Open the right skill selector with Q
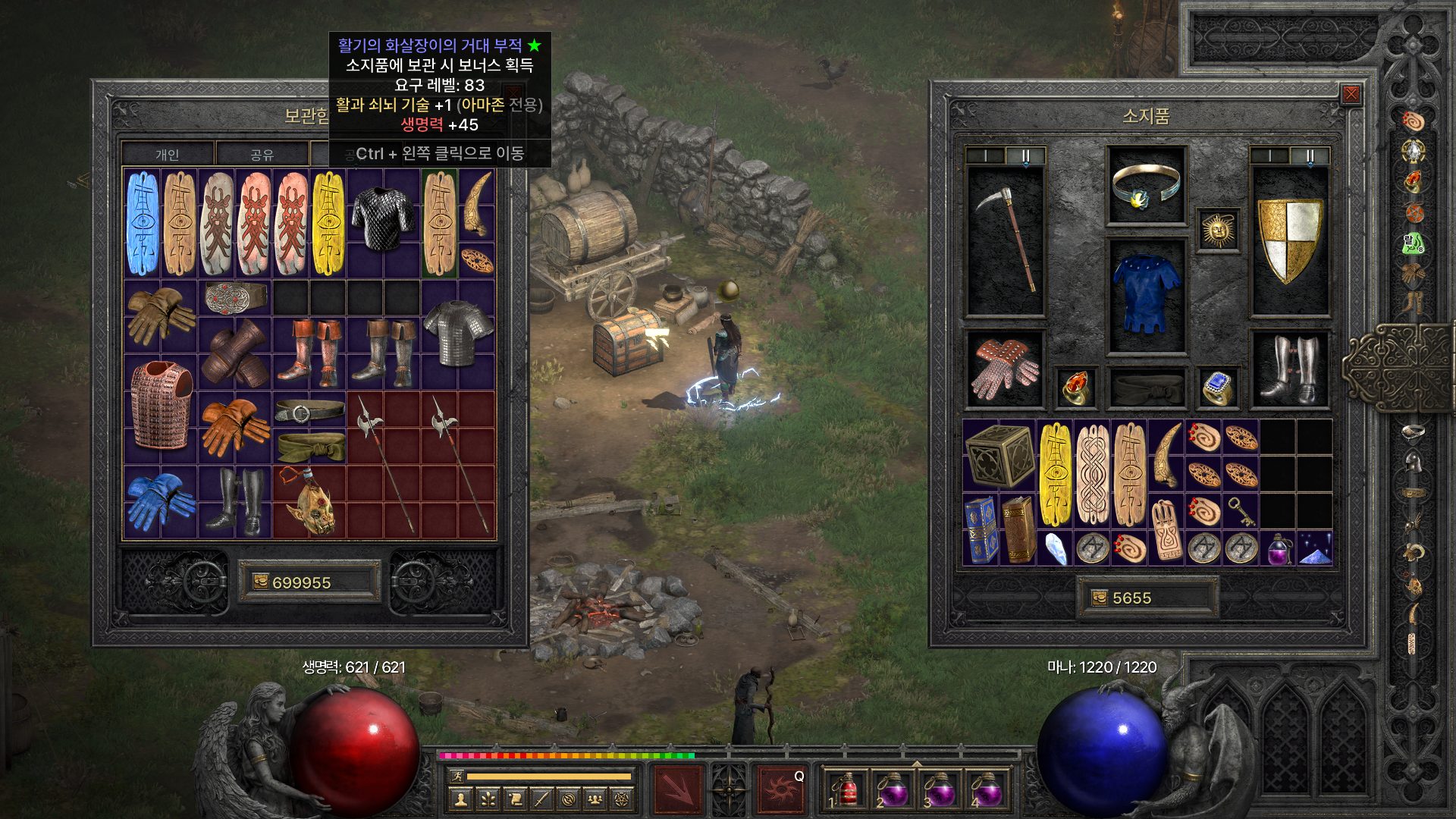 (x=780, y=789)
